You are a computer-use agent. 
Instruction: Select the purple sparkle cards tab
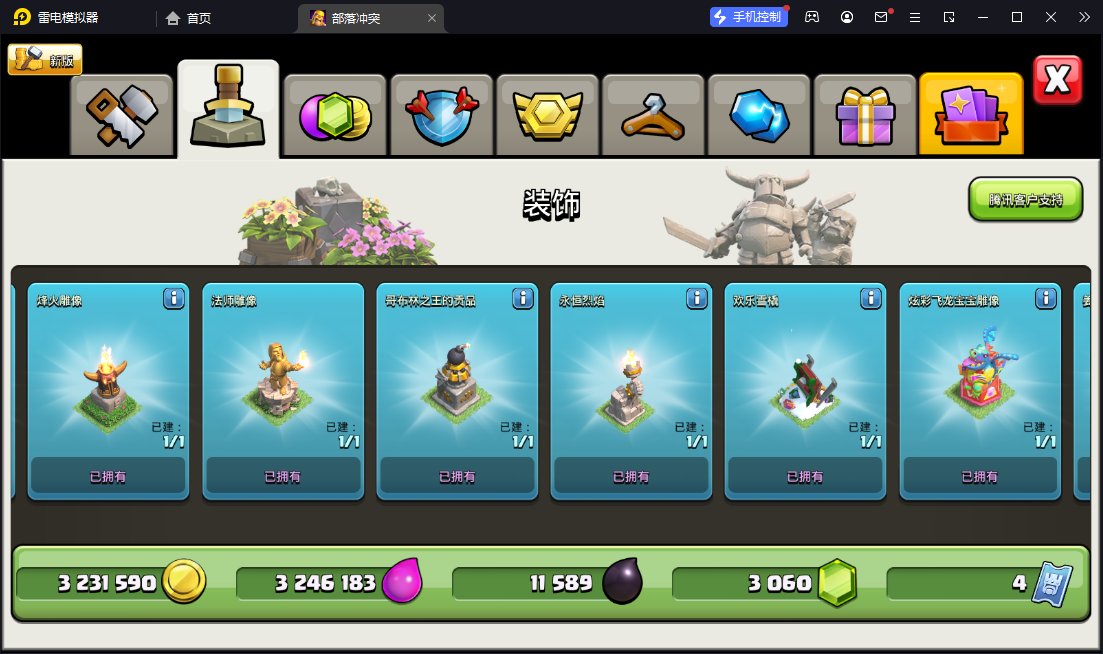(x=971, y=115)
